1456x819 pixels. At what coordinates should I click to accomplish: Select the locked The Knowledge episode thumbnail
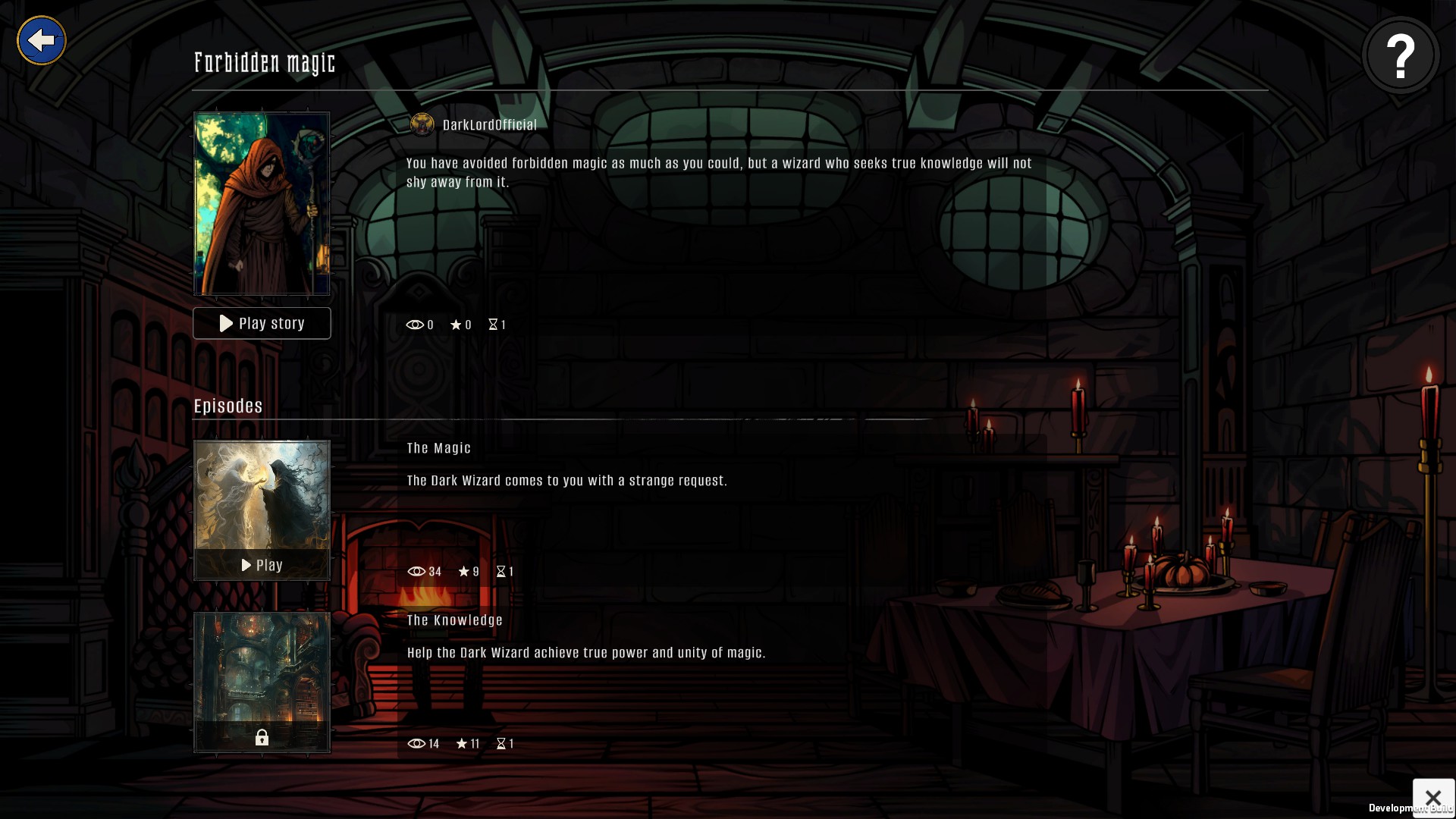[262, 682]
